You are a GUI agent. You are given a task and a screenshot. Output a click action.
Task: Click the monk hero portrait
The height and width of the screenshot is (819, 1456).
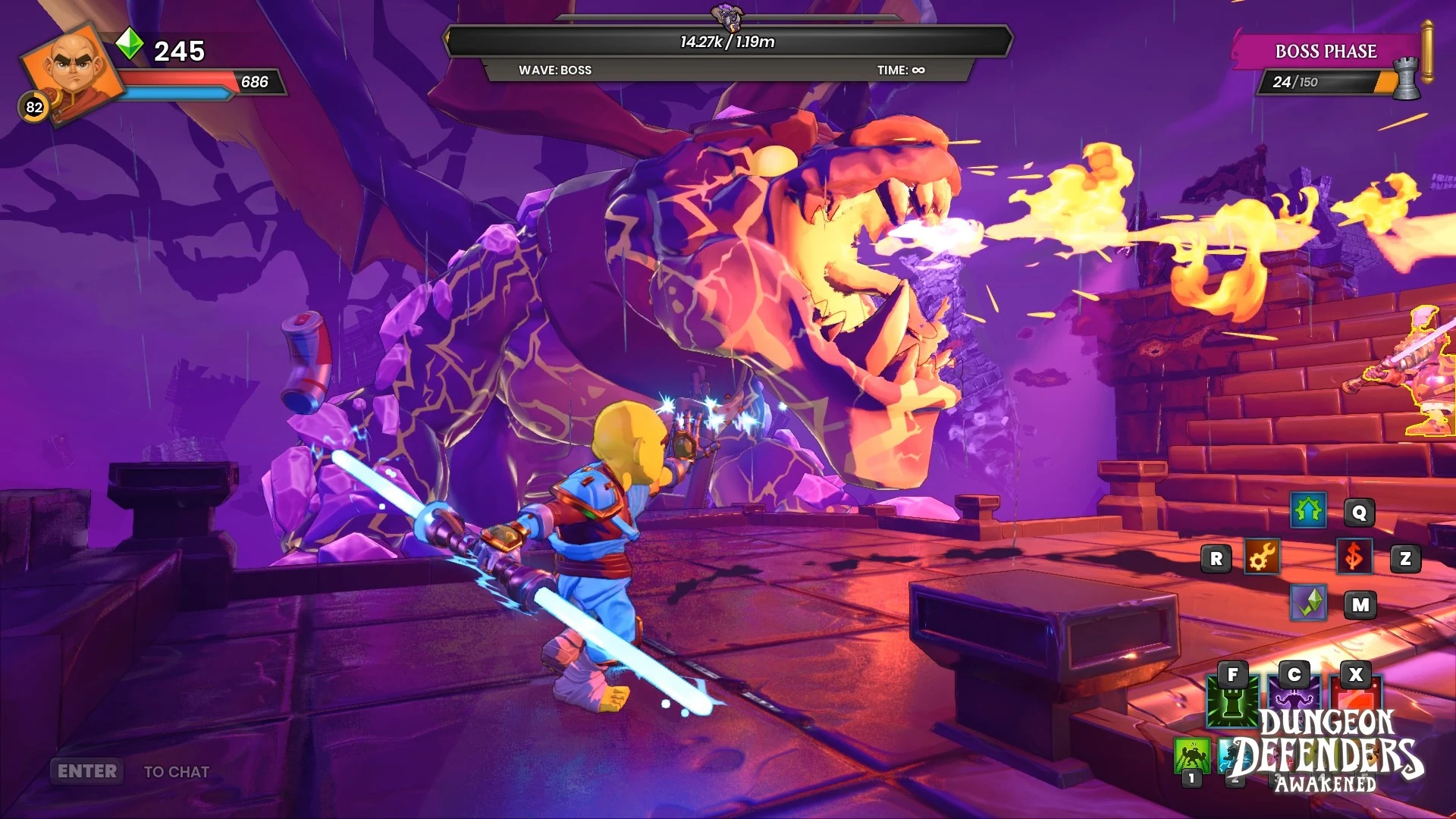point(73,70)
